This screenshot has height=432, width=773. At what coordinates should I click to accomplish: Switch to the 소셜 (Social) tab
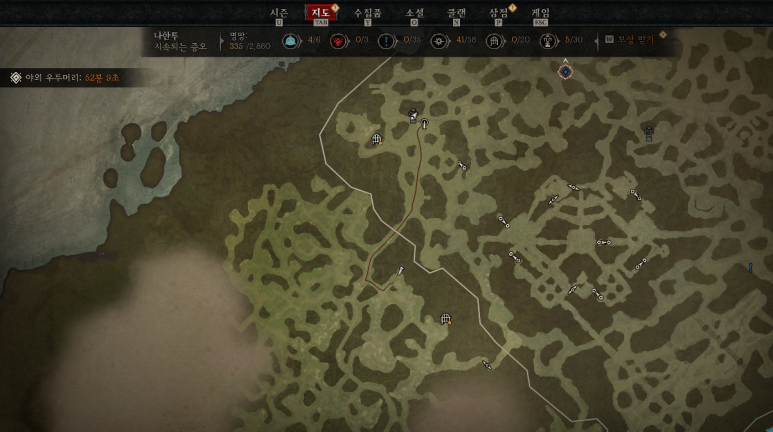[x=414, y=13]
